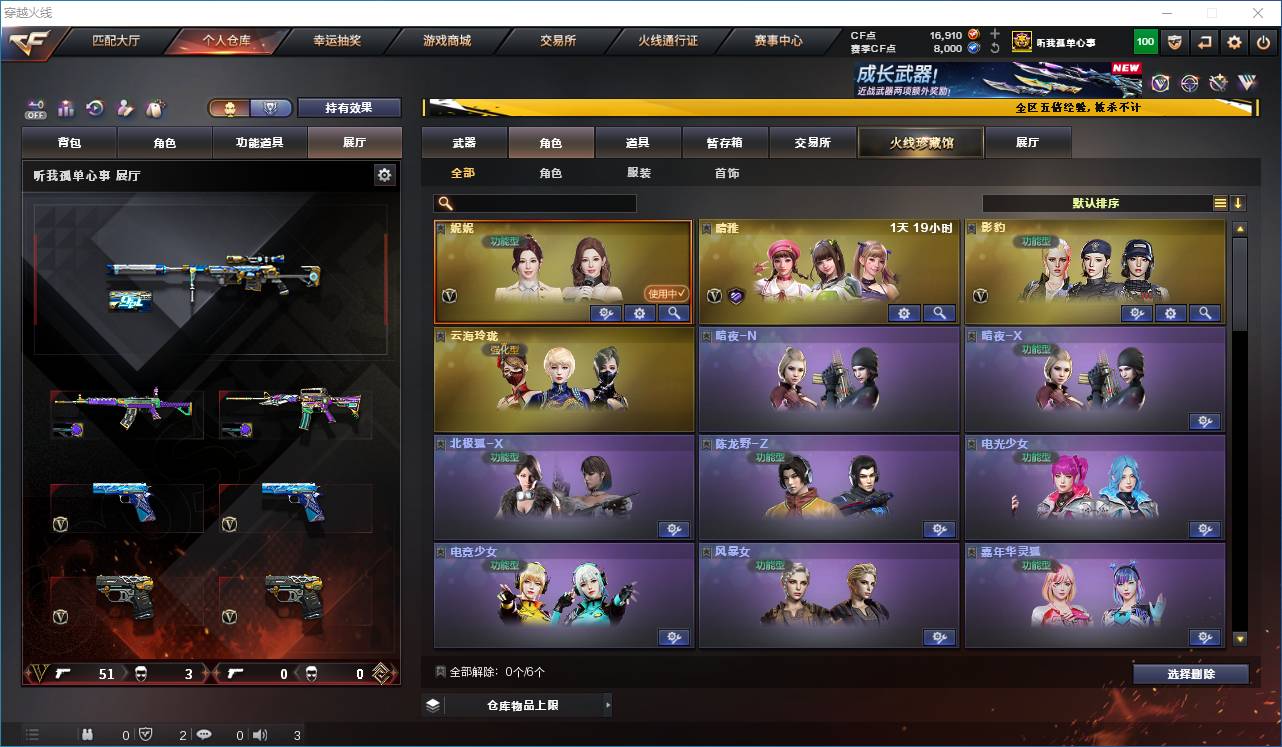Image resolution: width=1282 pixels, height=747 pixels.
Task: Click the speaker icon on the bottom status bar
Action: pyautogui.click(x=259, y=734)
